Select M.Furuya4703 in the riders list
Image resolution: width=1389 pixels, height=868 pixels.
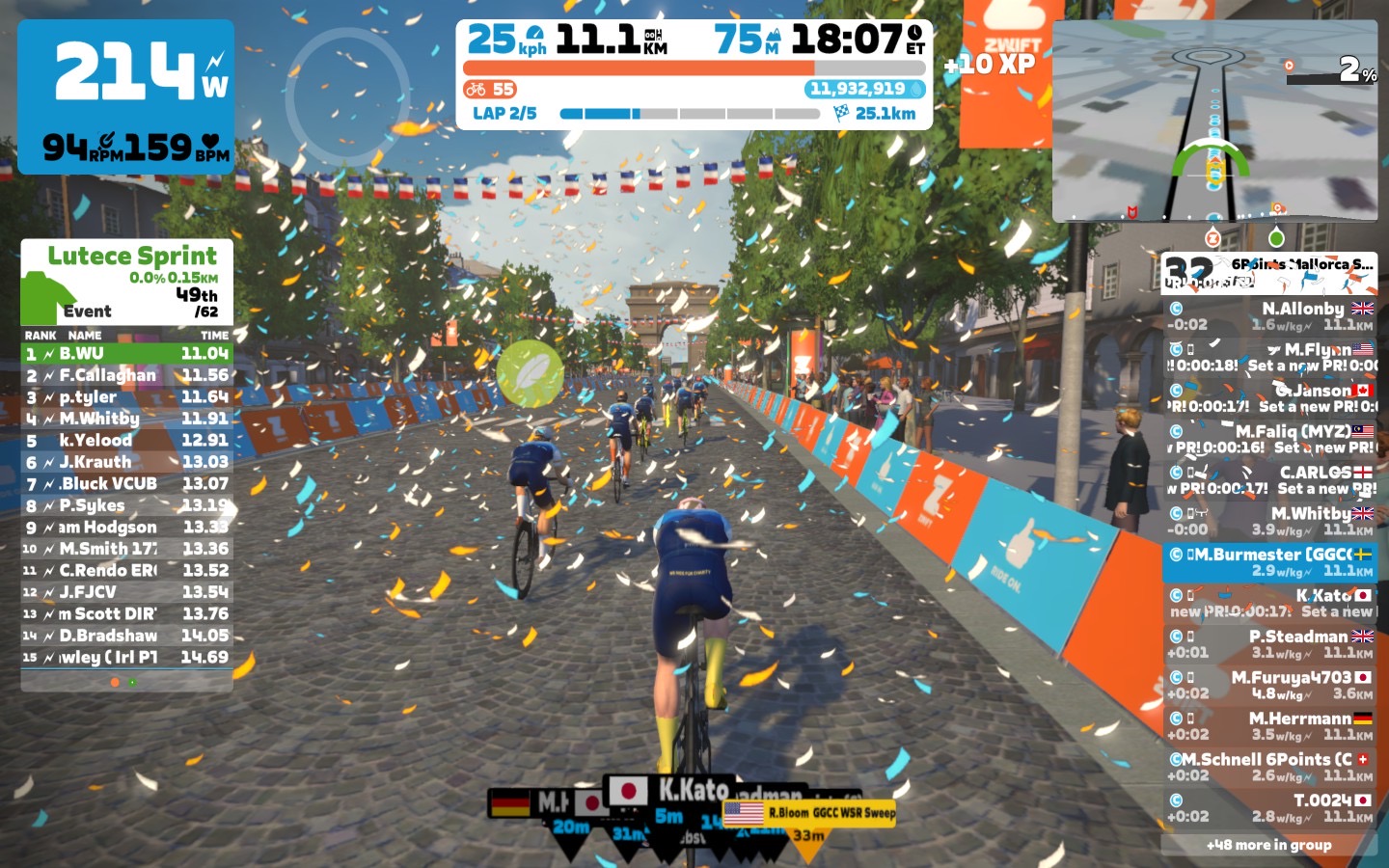click(1269, 685)
